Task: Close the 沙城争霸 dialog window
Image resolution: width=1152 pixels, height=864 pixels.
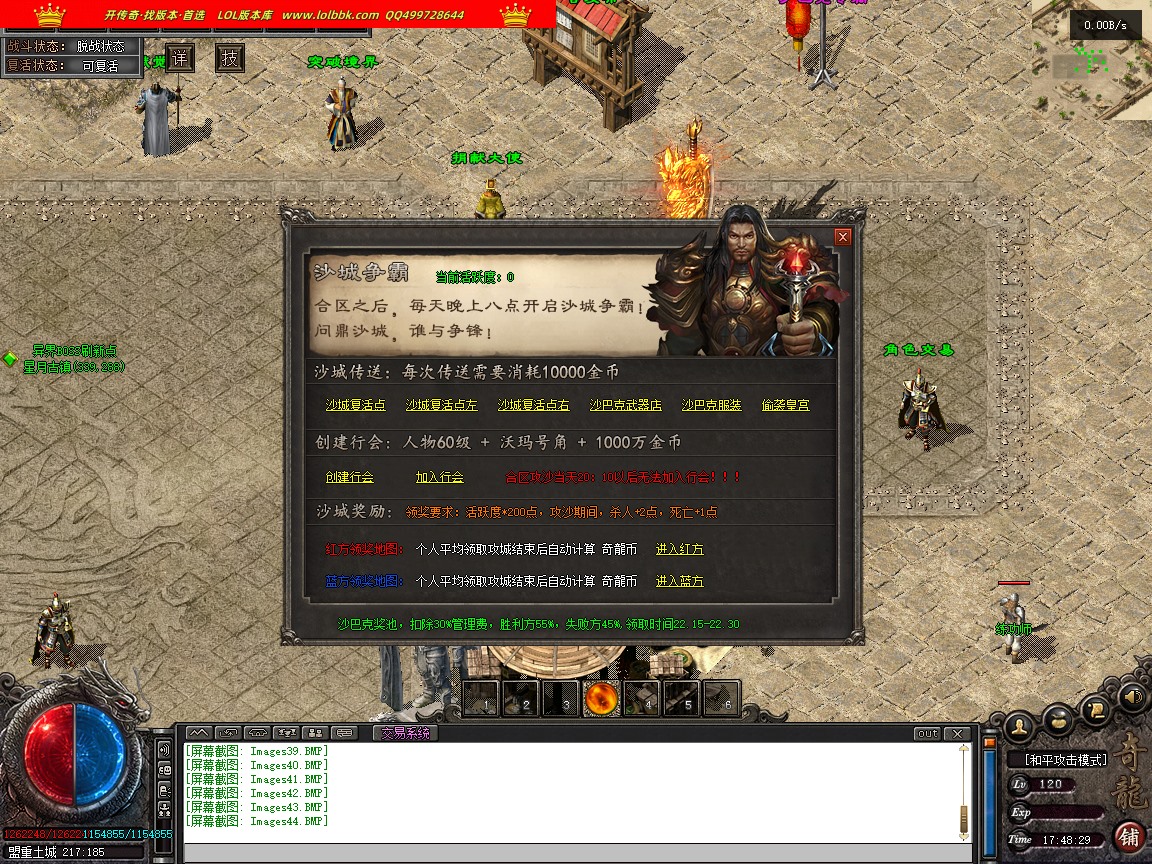Action: coord(843,237)
